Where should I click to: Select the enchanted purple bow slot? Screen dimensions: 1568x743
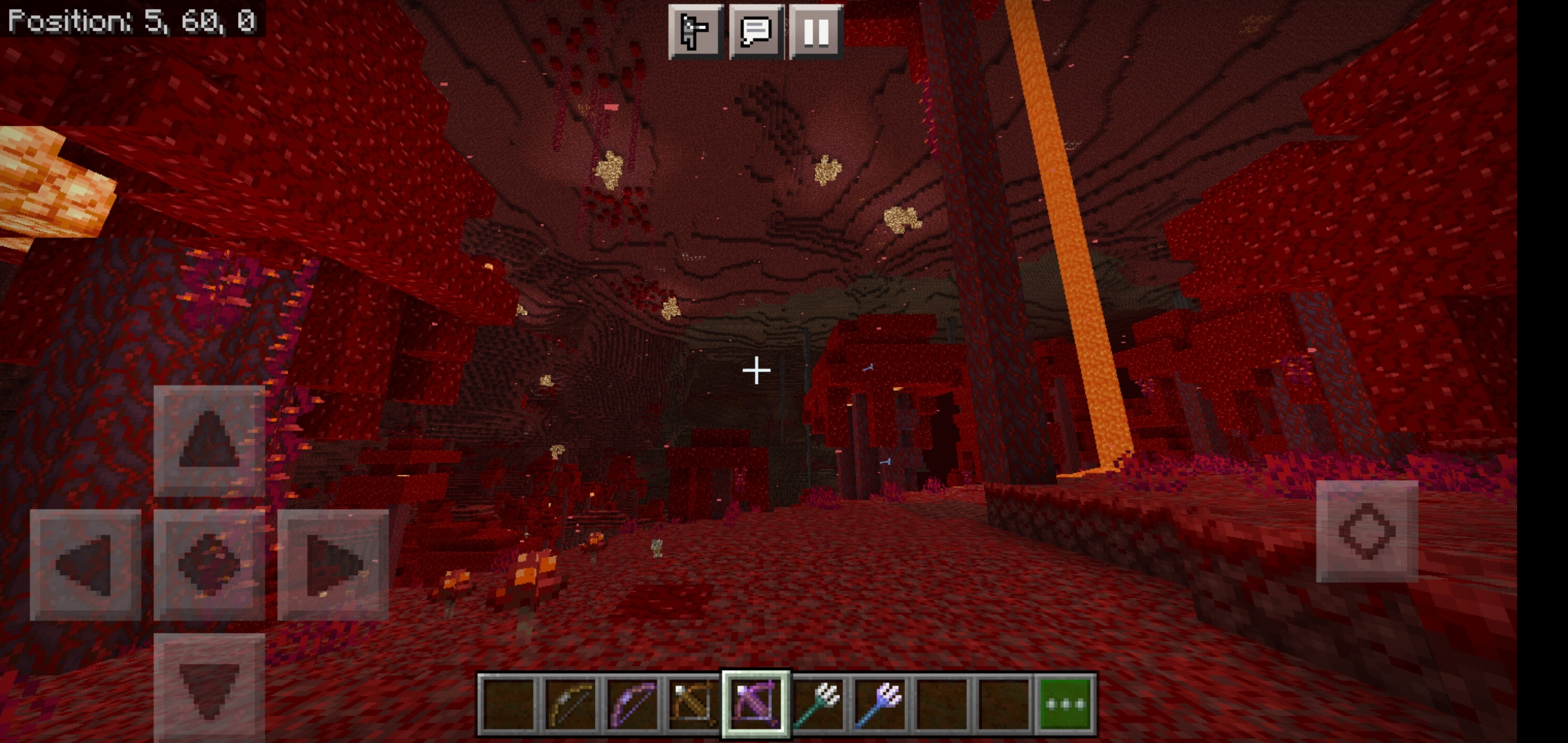click(632, 704)
